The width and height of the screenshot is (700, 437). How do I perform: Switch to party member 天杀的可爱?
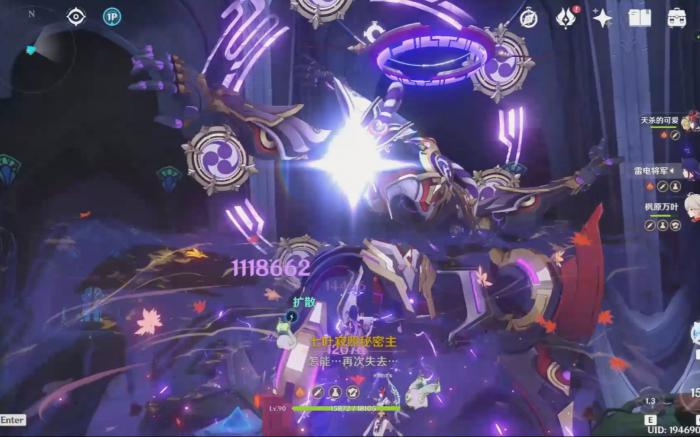[662, 121]
